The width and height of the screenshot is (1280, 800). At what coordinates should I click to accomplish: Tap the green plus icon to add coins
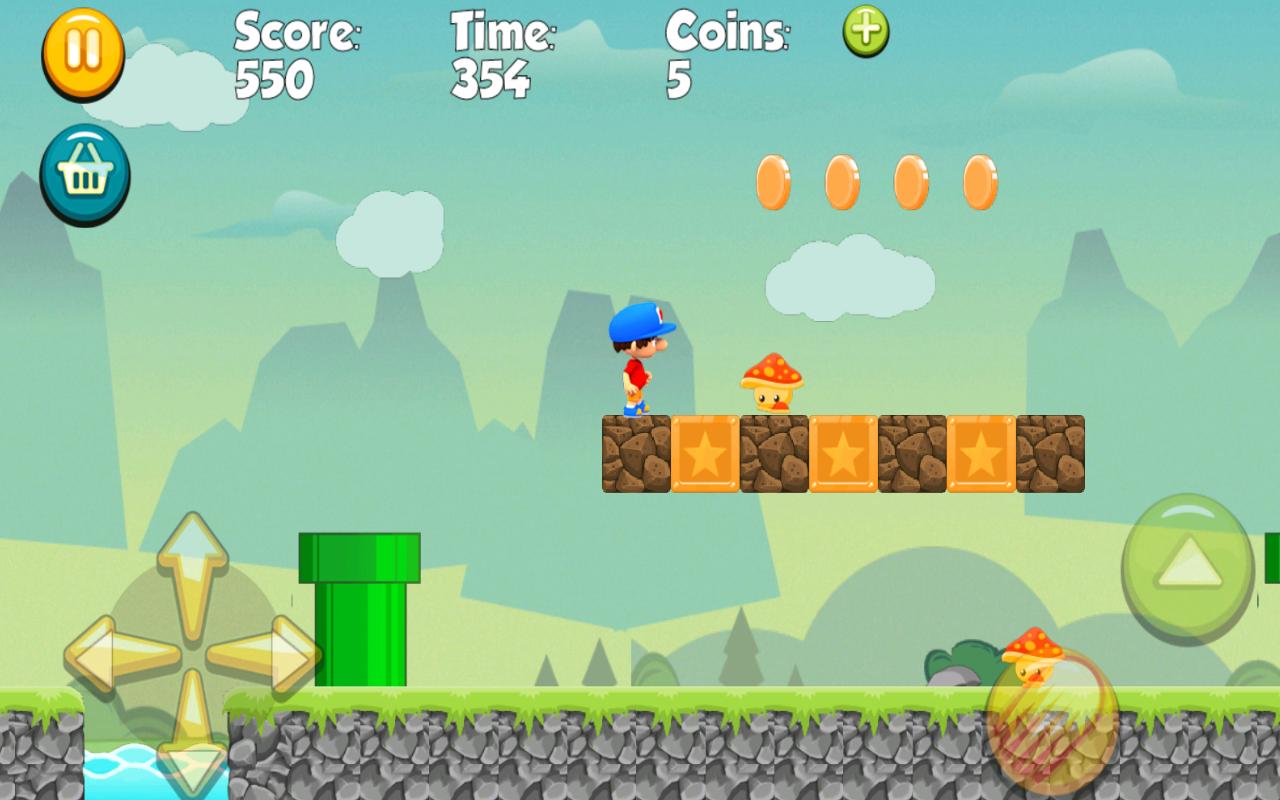tap(864, 32)
